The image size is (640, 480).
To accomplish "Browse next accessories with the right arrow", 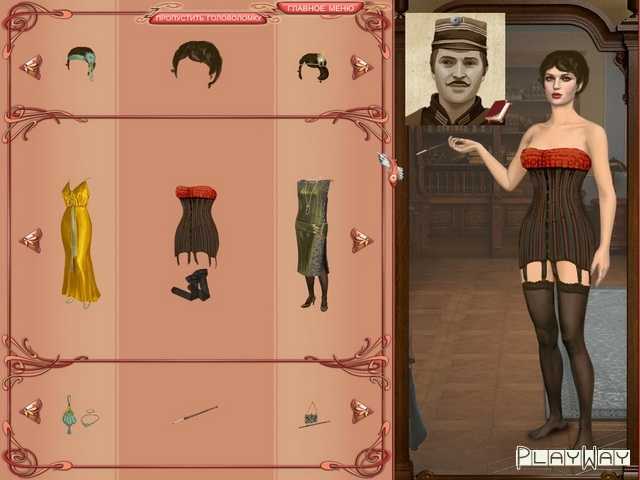I will (361, 410).
